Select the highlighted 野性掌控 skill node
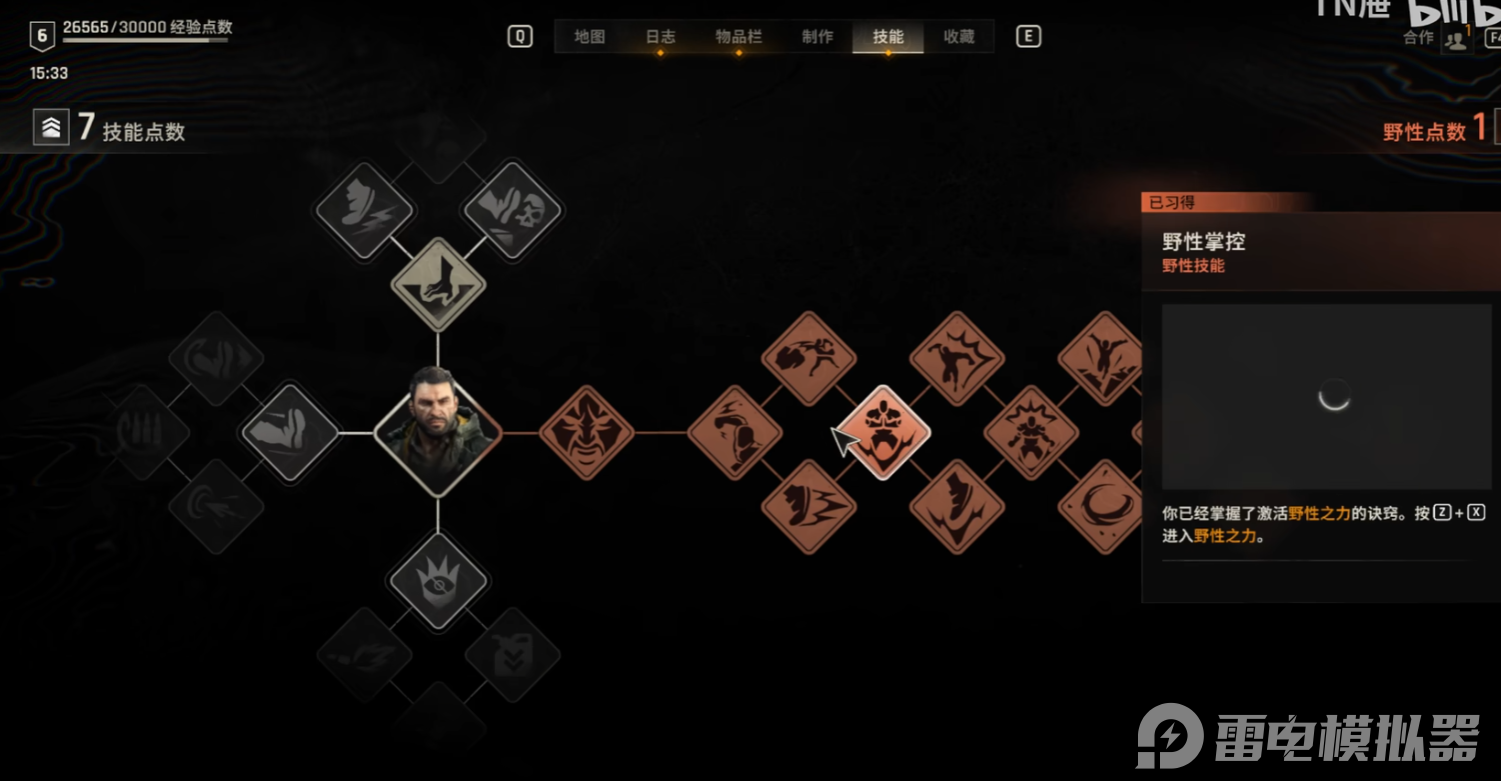 tap(883, 433)
